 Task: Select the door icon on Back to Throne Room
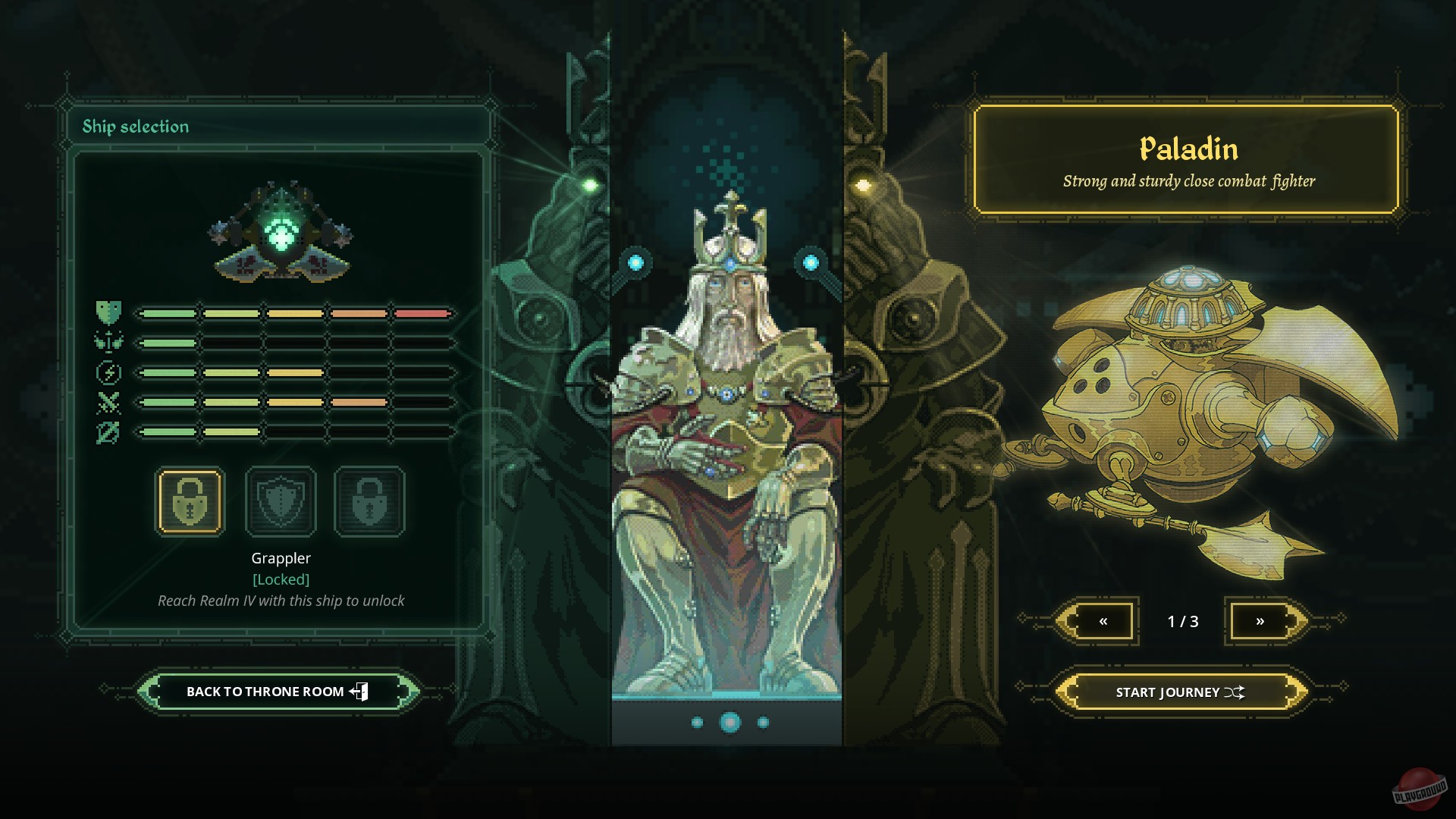tap(360, 691)
